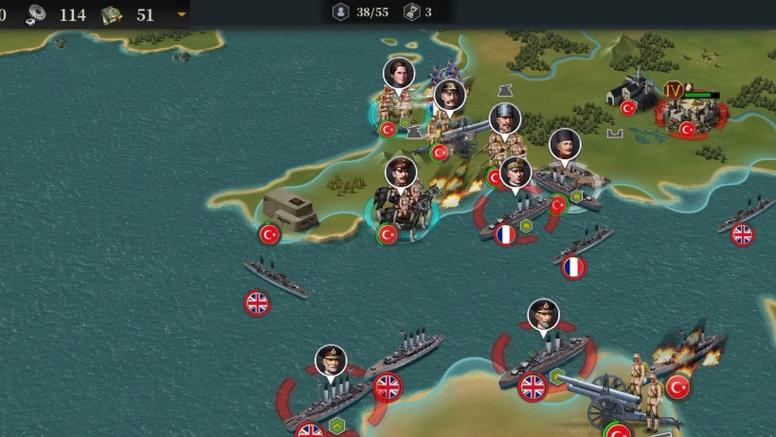Image resolution: width=776 pixels, height=437 pixels.
Task: Expand the resource bar dropdown arrow
Action: coord(181,15)
